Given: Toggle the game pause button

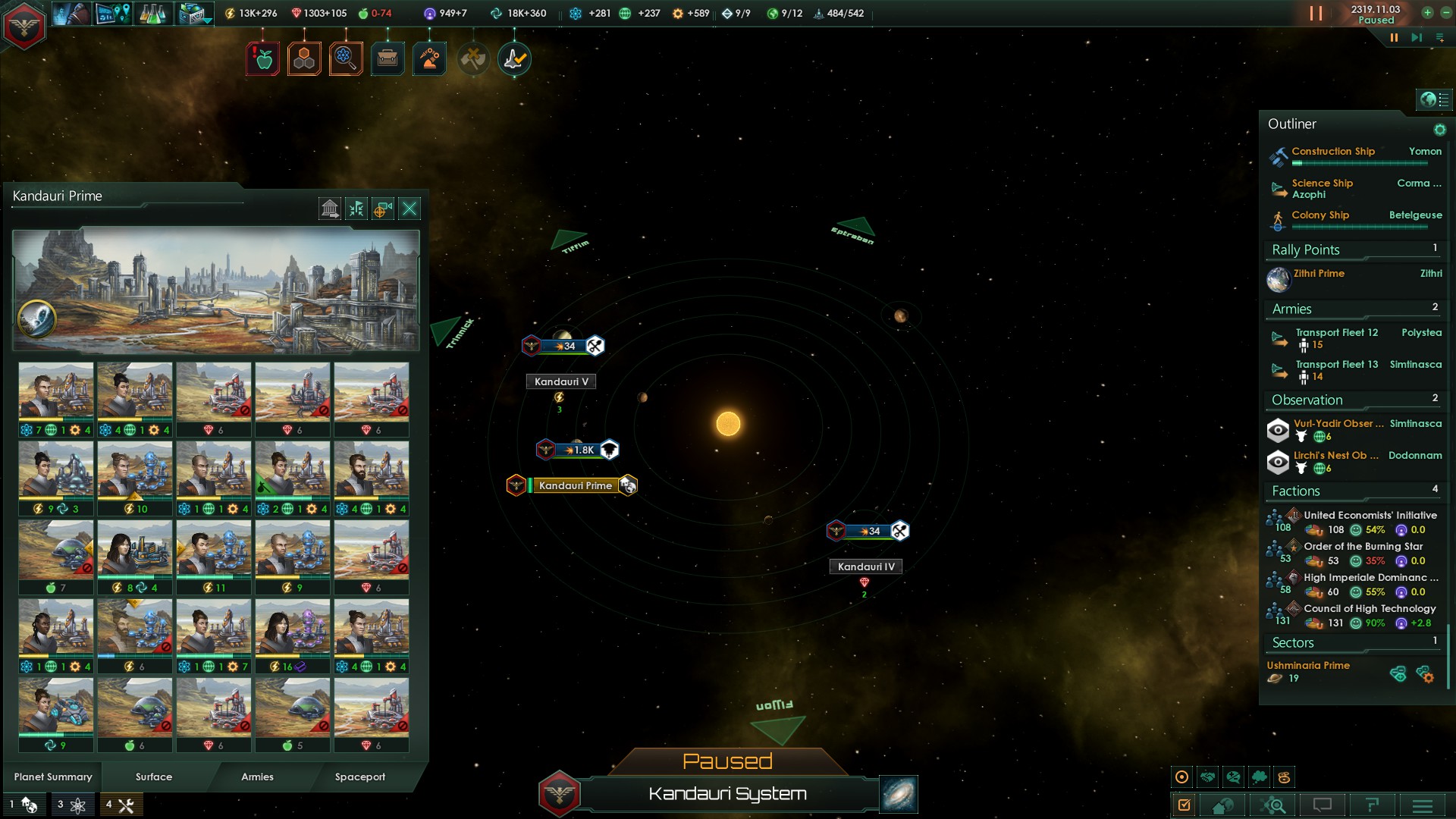Looking at the screenshot, I should coord(1394,37).
